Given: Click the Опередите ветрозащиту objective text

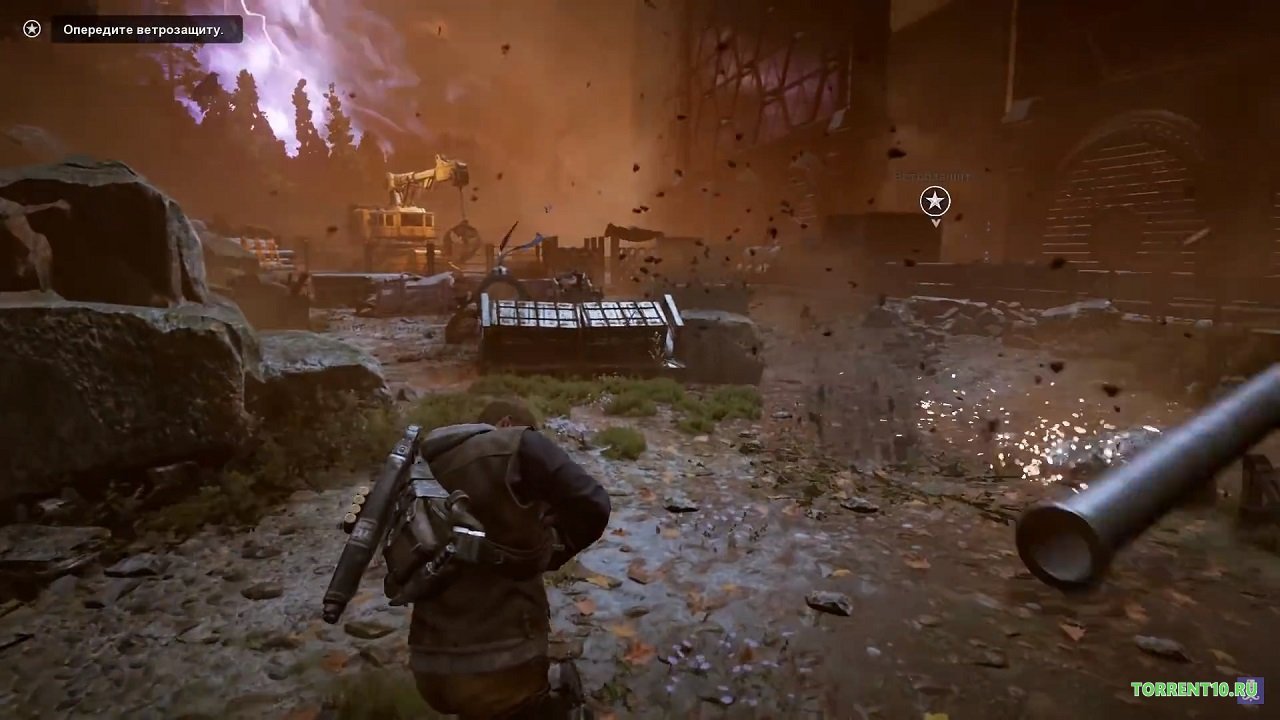Looking at the screenshot, I should click(143, 29).
